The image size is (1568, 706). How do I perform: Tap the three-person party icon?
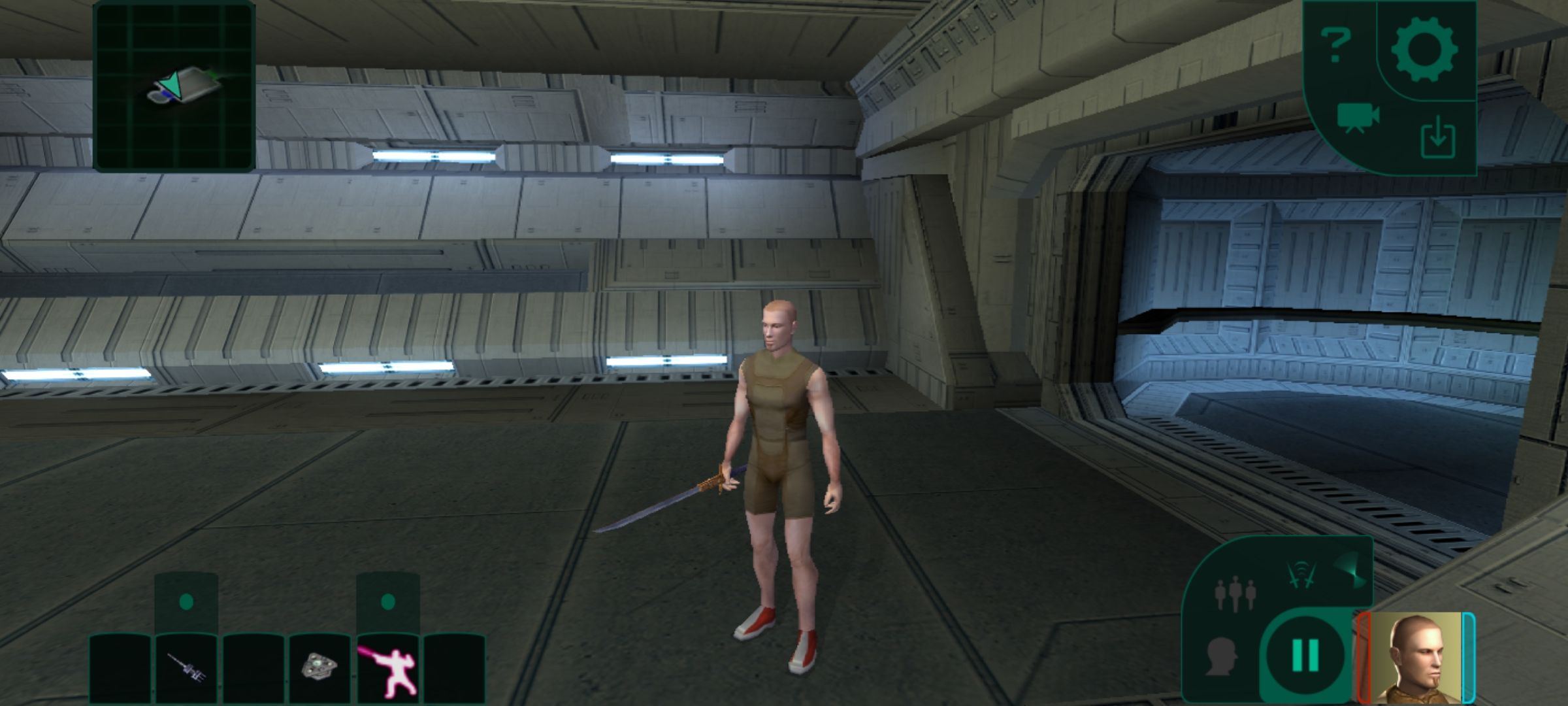(x=1234, y=594)
